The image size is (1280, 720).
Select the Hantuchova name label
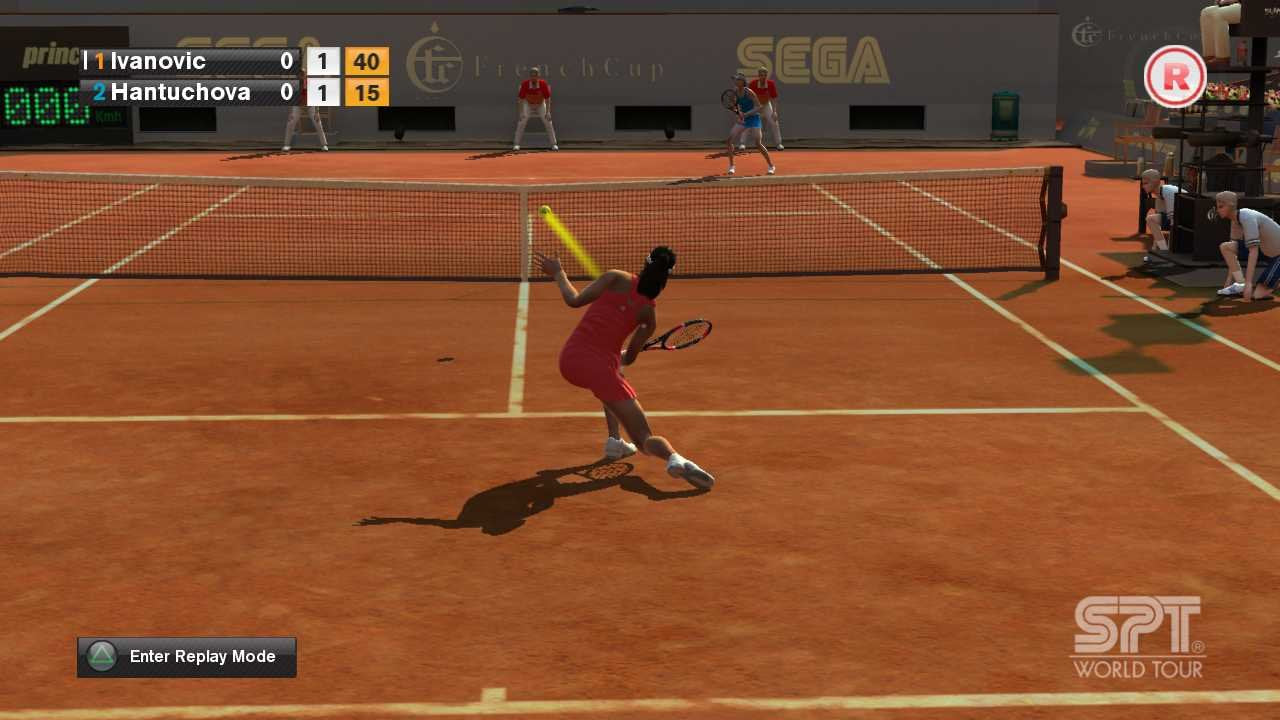click(178, 92)
